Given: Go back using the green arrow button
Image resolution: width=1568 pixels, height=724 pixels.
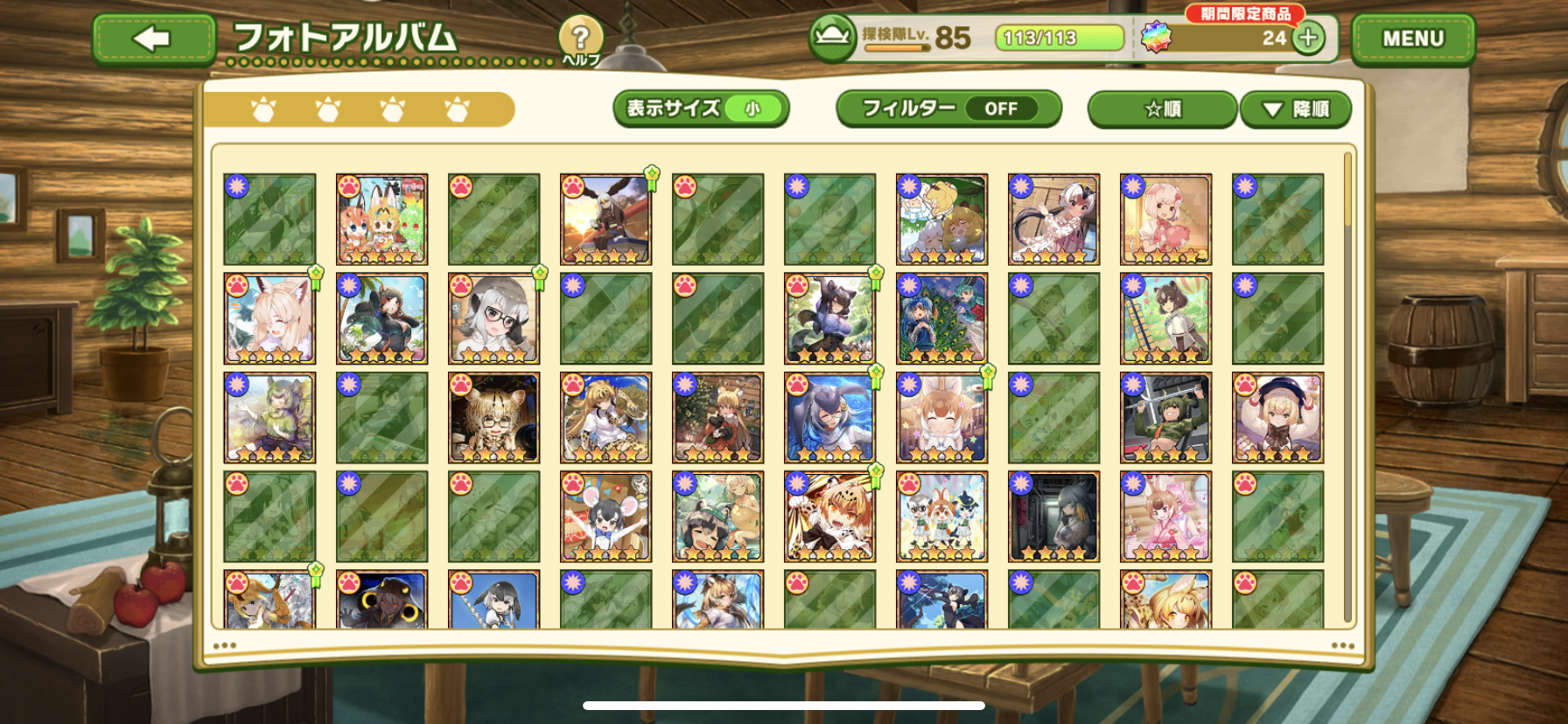Looking at the screenshot, I should point(153,39).
